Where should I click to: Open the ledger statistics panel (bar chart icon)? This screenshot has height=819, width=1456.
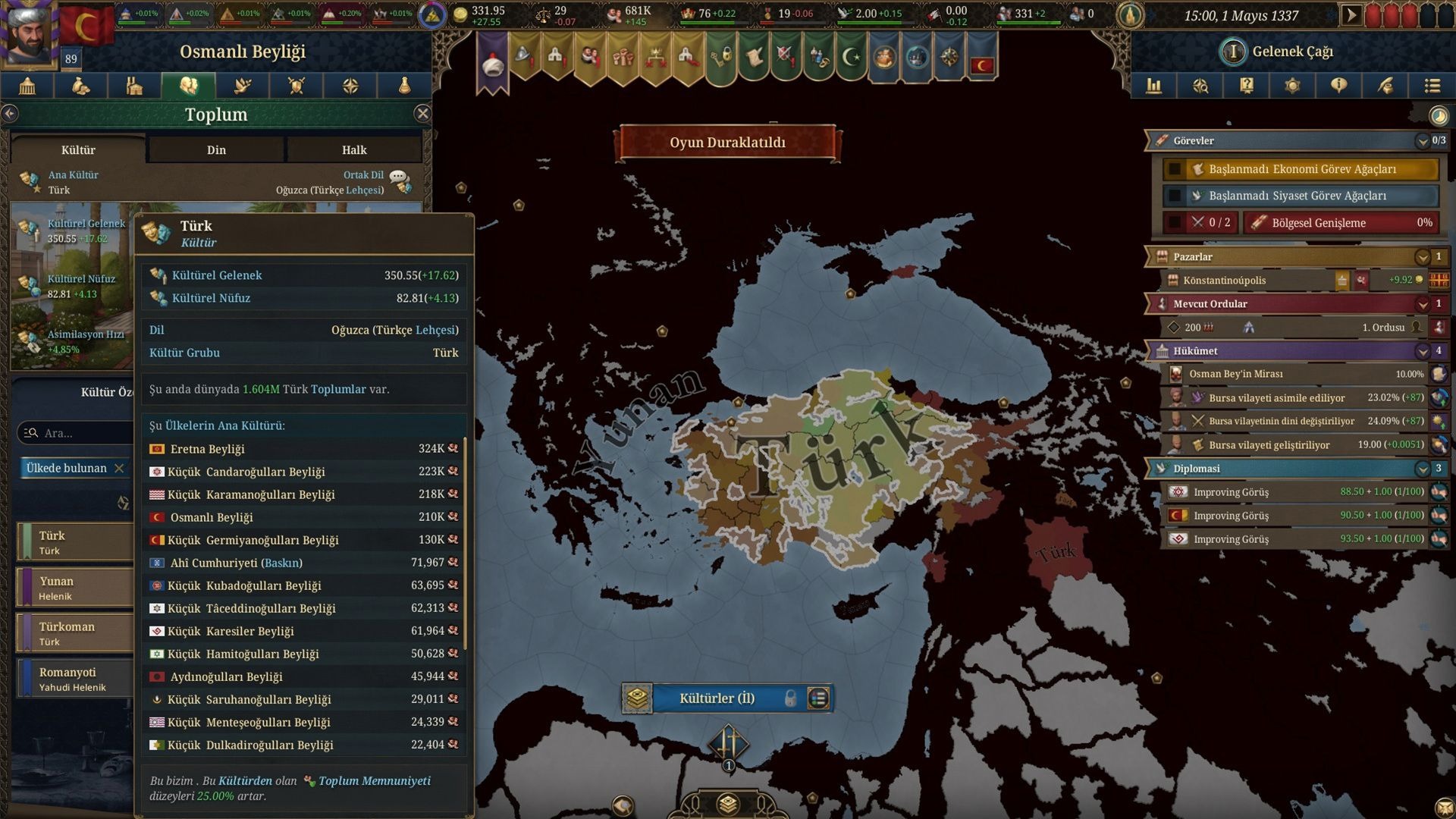[x=1154, y=86]
